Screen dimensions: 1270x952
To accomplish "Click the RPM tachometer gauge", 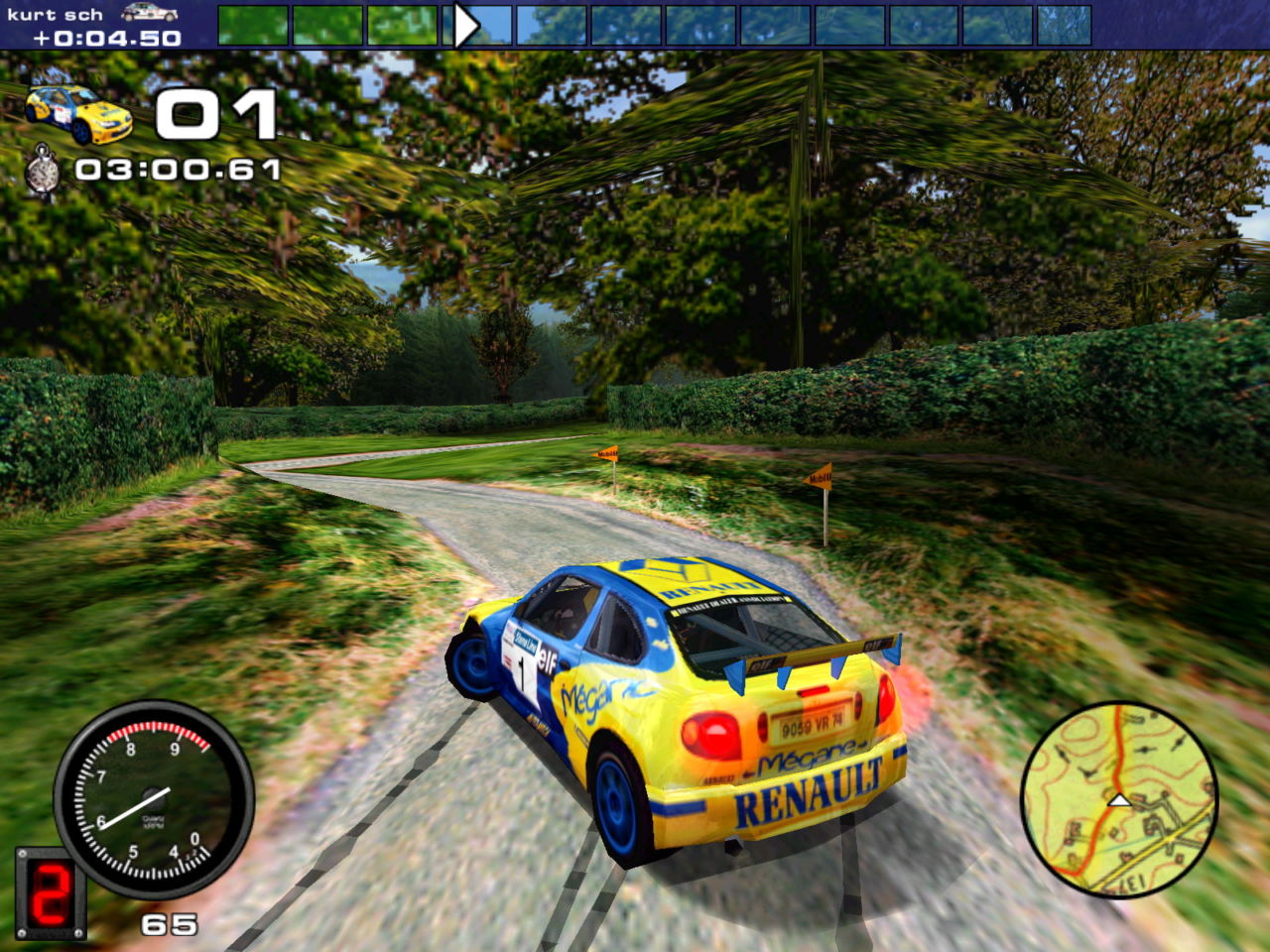I will click(x=153, y=798).
